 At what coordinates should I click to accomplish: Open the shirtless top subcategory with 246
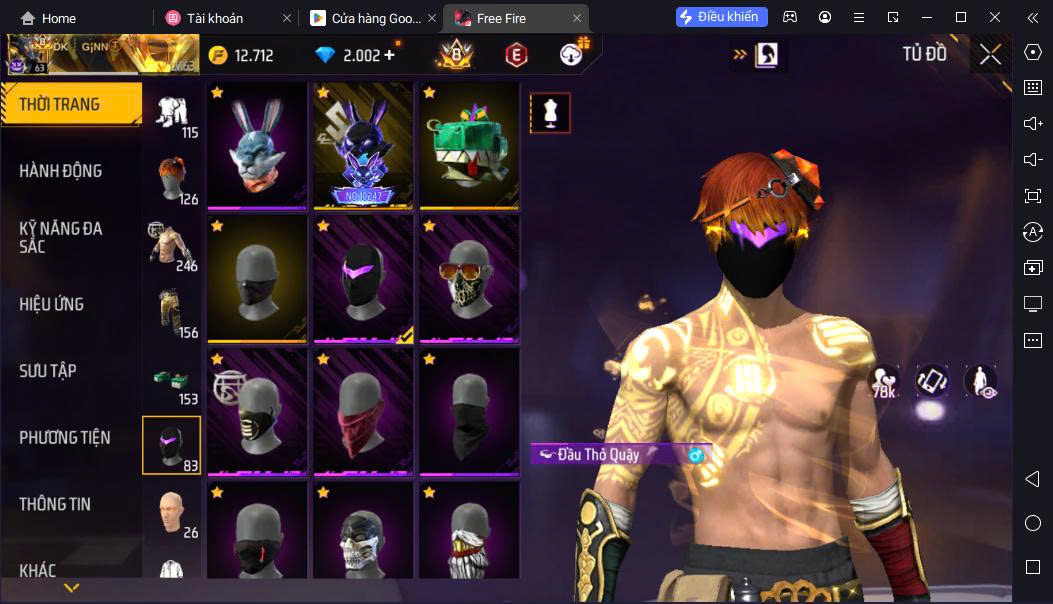pos(172,244)
